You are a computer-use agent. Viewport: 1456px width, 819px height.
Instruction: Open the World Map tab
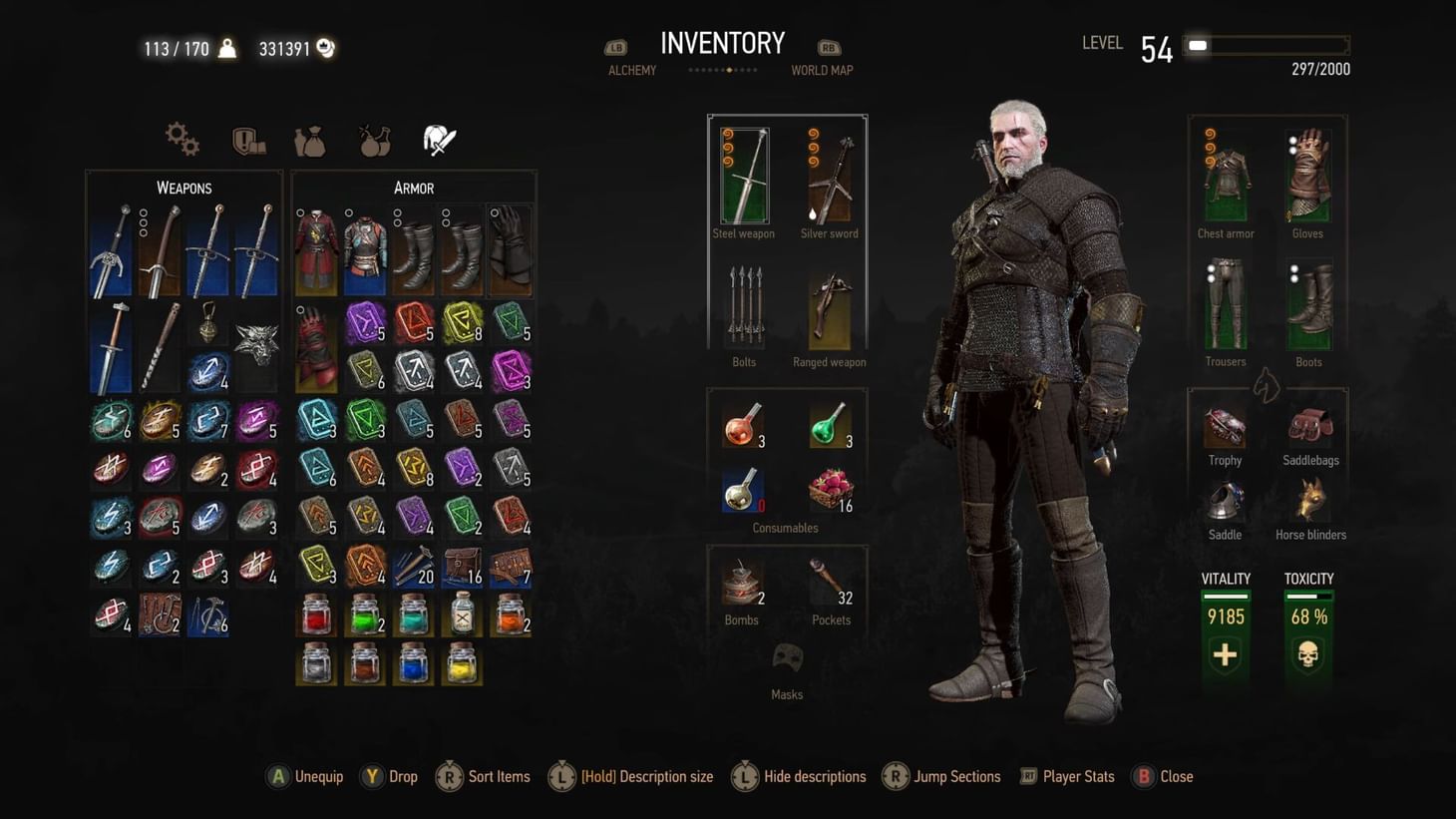822,70
